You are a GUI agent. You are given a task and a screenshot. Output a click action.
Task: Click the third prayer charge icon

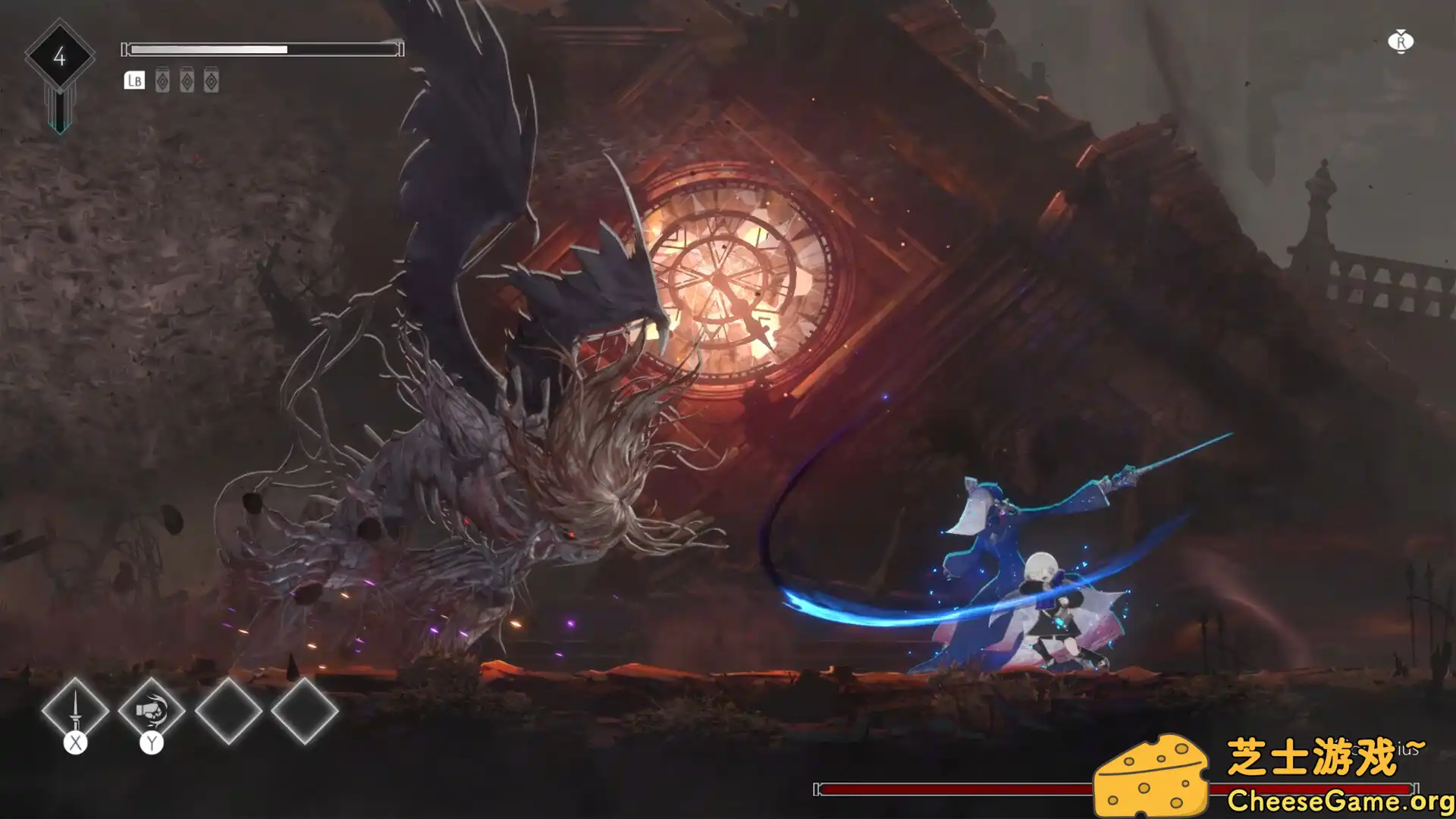coord(210,80)
